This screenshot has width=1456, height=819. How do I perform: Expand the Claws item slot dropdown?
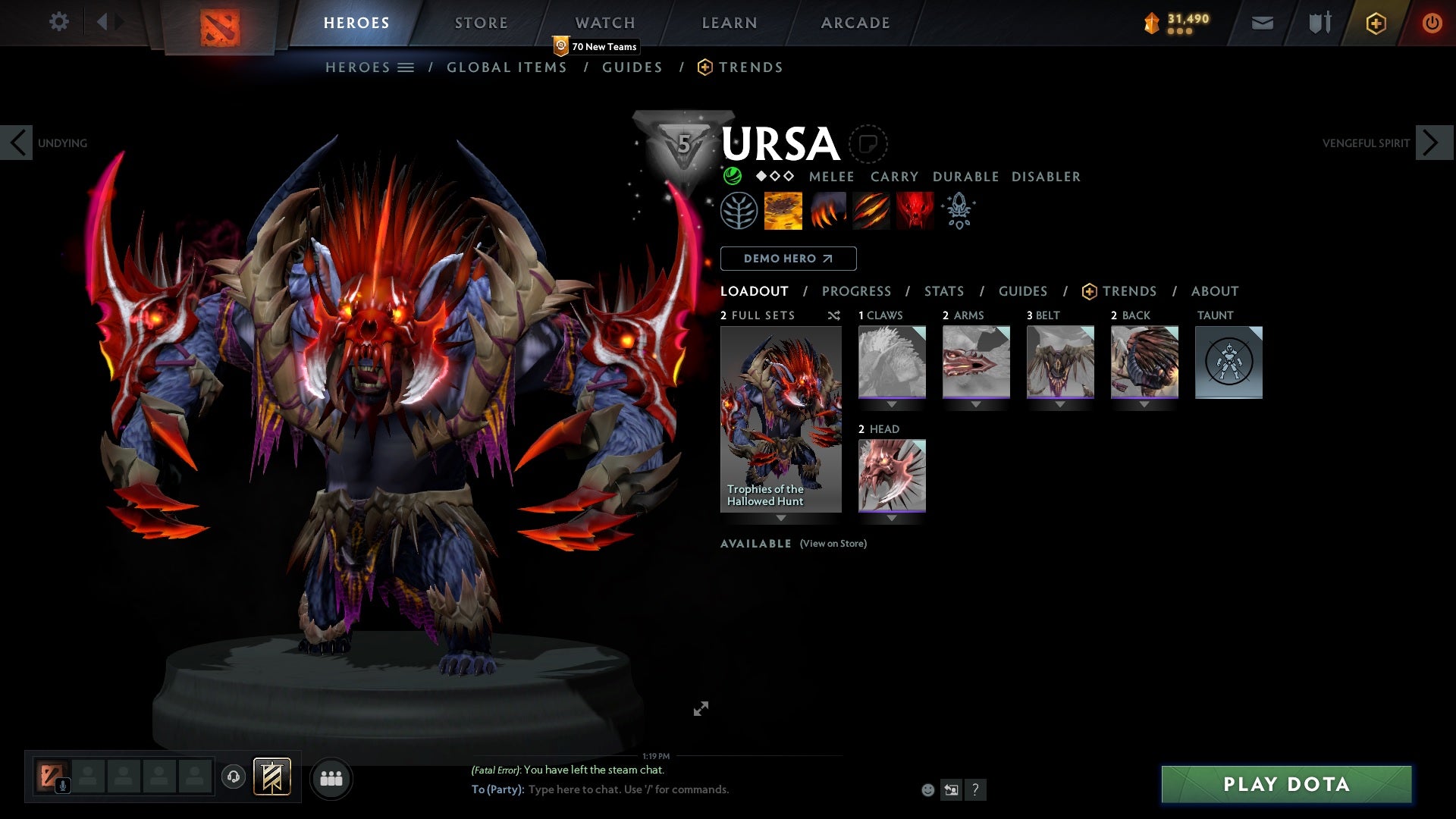[x=891, y=403]
